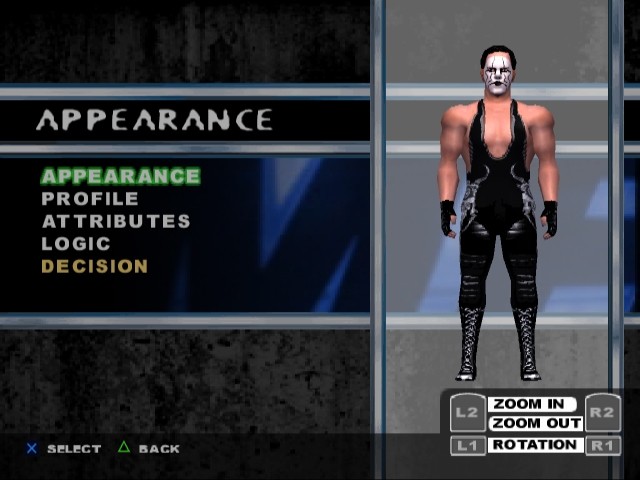This screenshot has width=640, height=480.
Task: Open the Profile menu option
Action: point(90,199)
